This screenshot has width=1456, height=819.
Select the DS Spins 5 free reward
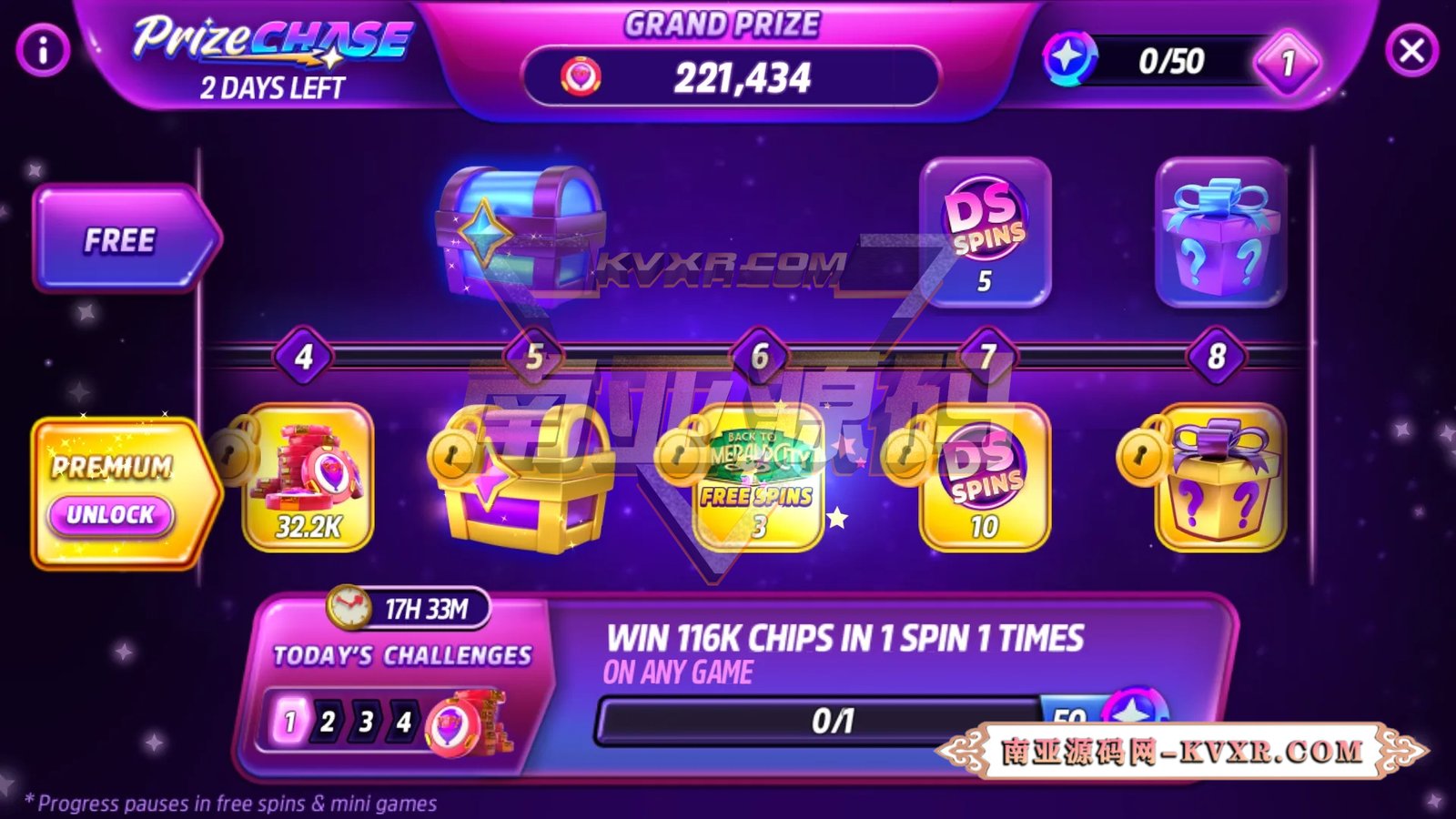[985, 232]
